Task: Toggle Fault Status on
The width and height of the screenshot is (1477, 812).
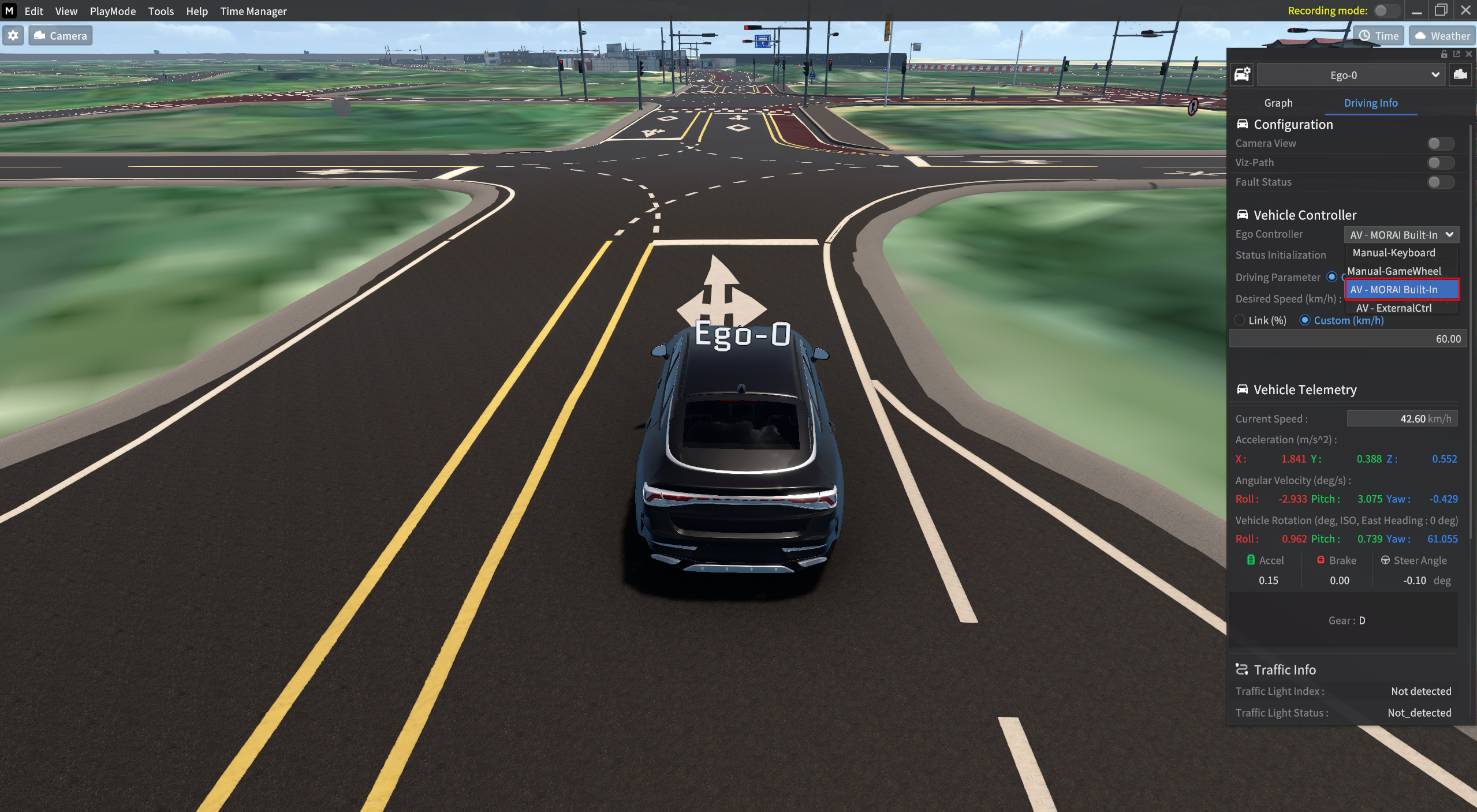Action: [x=1440, y=182]
